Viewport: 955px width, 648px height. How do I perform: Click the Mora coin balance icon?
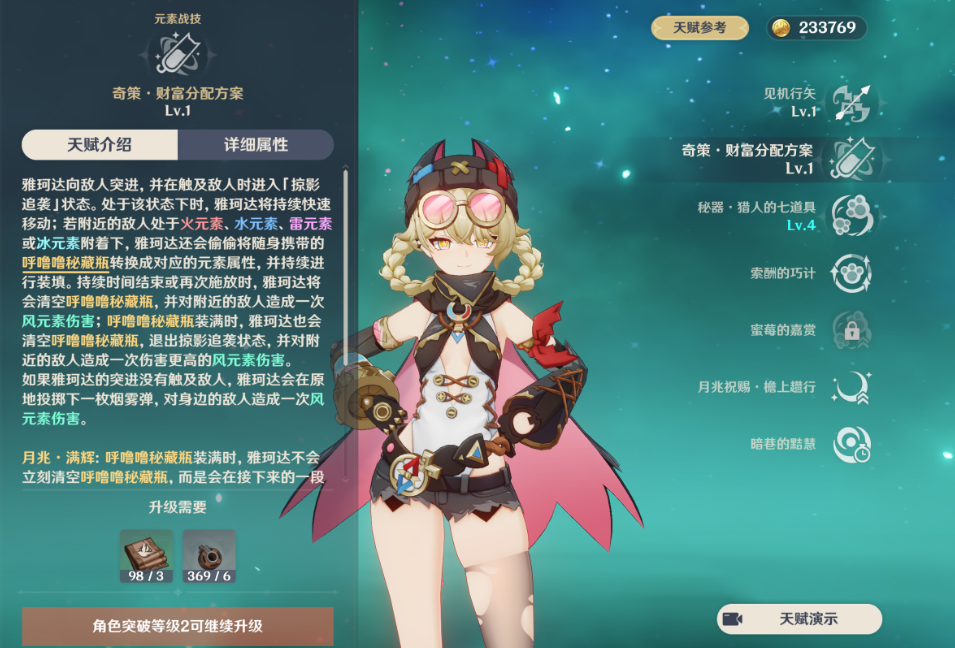(x=781, y=28)
